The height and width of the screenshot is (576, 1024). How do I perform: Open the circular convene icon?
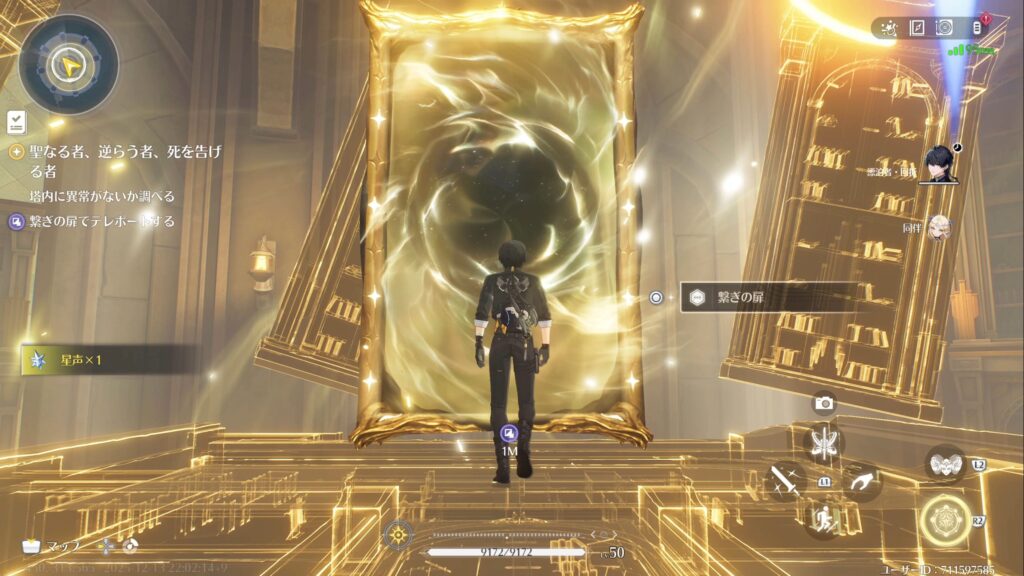[x=944, y=28]
